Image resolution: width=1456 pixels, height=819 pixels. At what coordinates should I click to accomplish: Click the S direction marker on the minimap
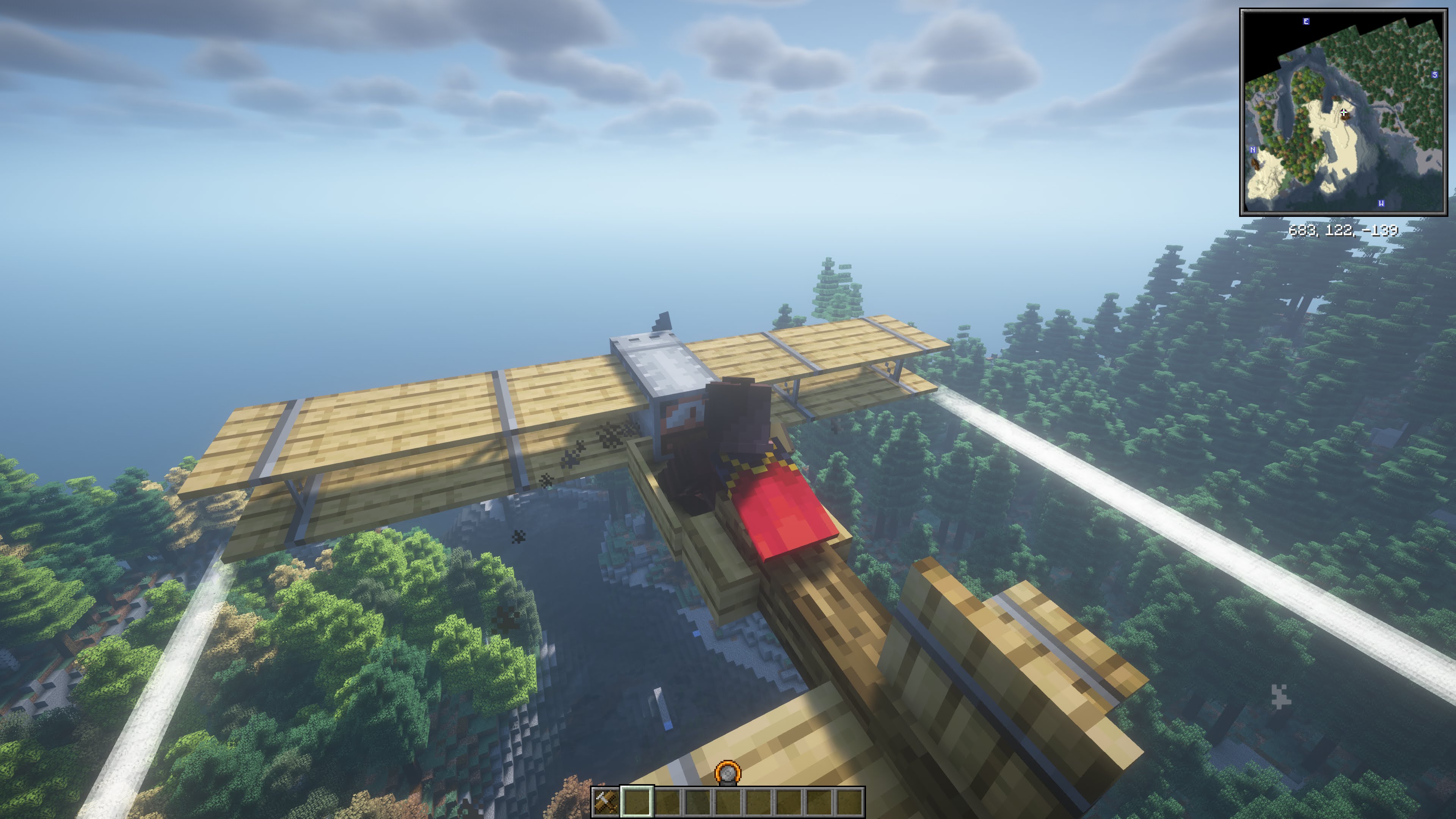pos(1434,75)
